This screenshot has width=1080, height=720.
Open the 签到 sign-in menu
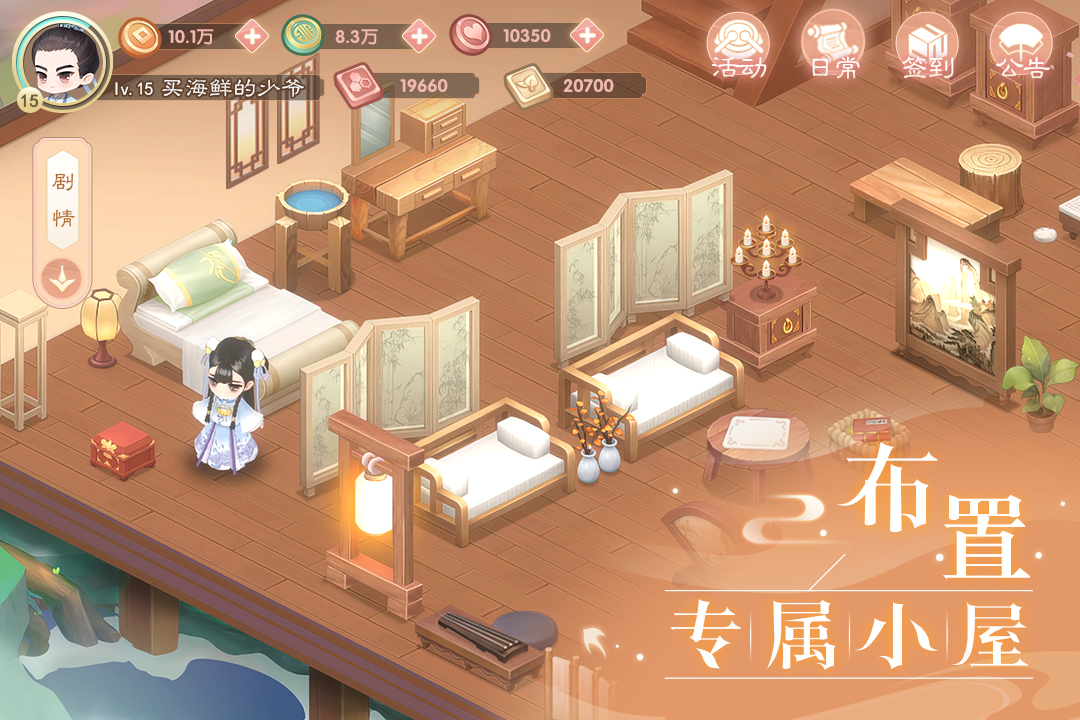pos(926,46)
